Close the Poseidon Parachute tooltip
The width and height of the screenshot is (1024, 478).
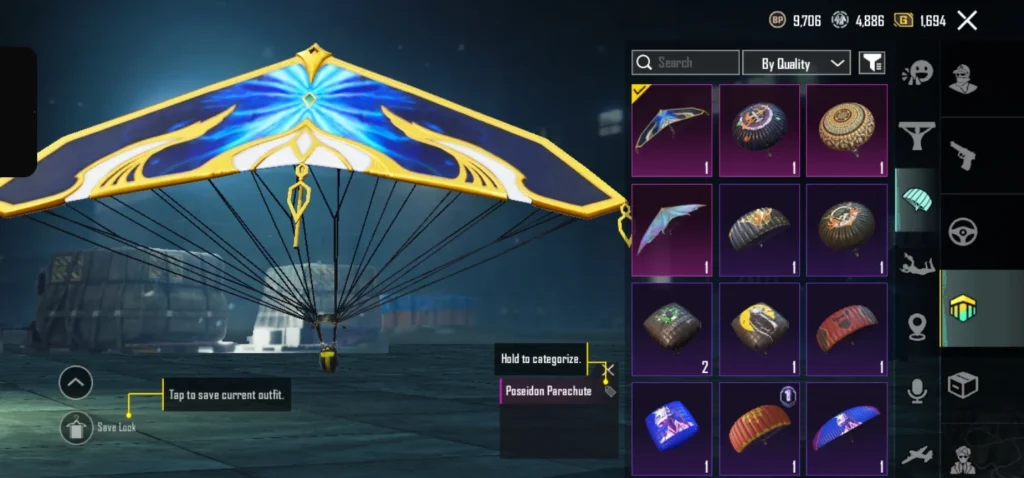coord(608,370)
